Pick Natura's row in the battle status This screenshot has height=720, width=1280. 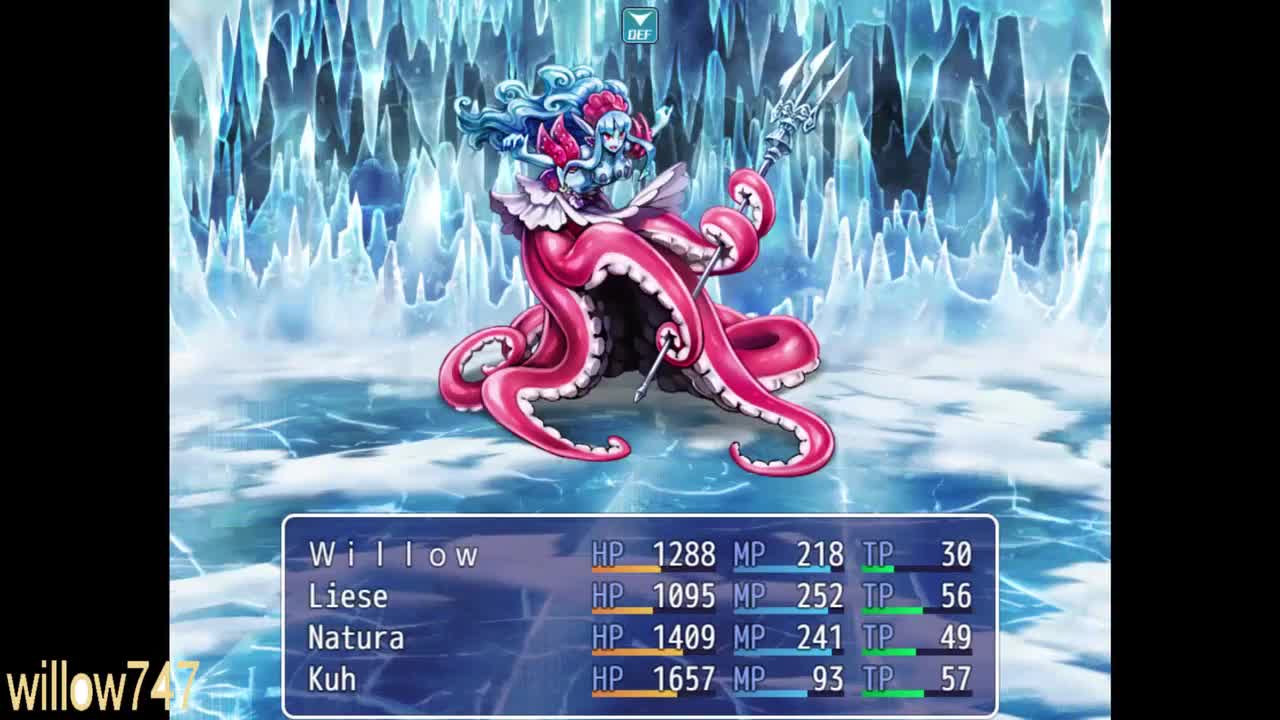pos(356,638)
